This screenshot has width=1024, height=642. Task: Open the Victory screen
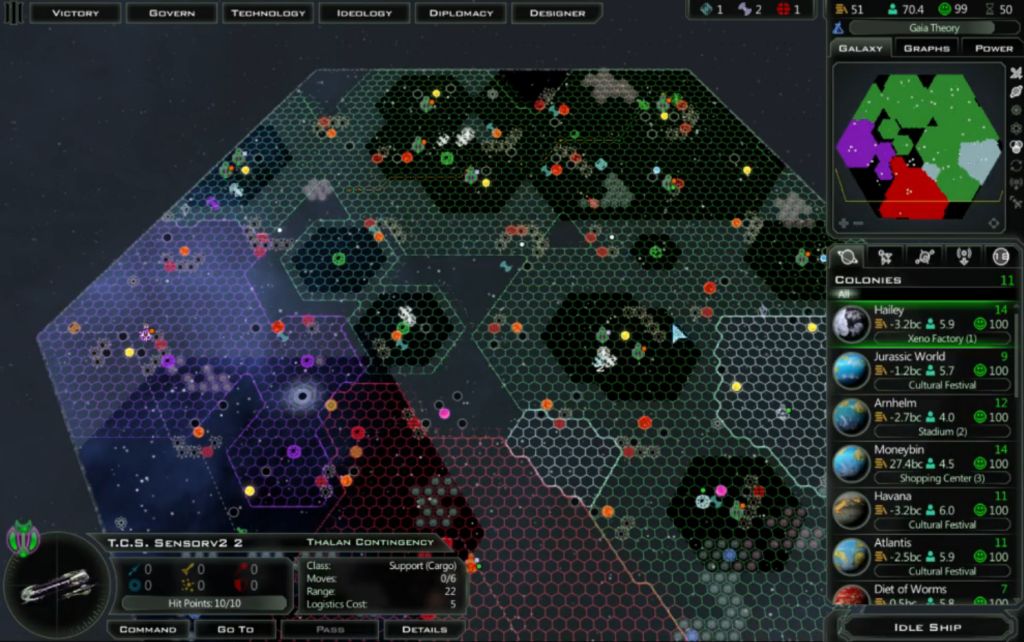[75, 13]
